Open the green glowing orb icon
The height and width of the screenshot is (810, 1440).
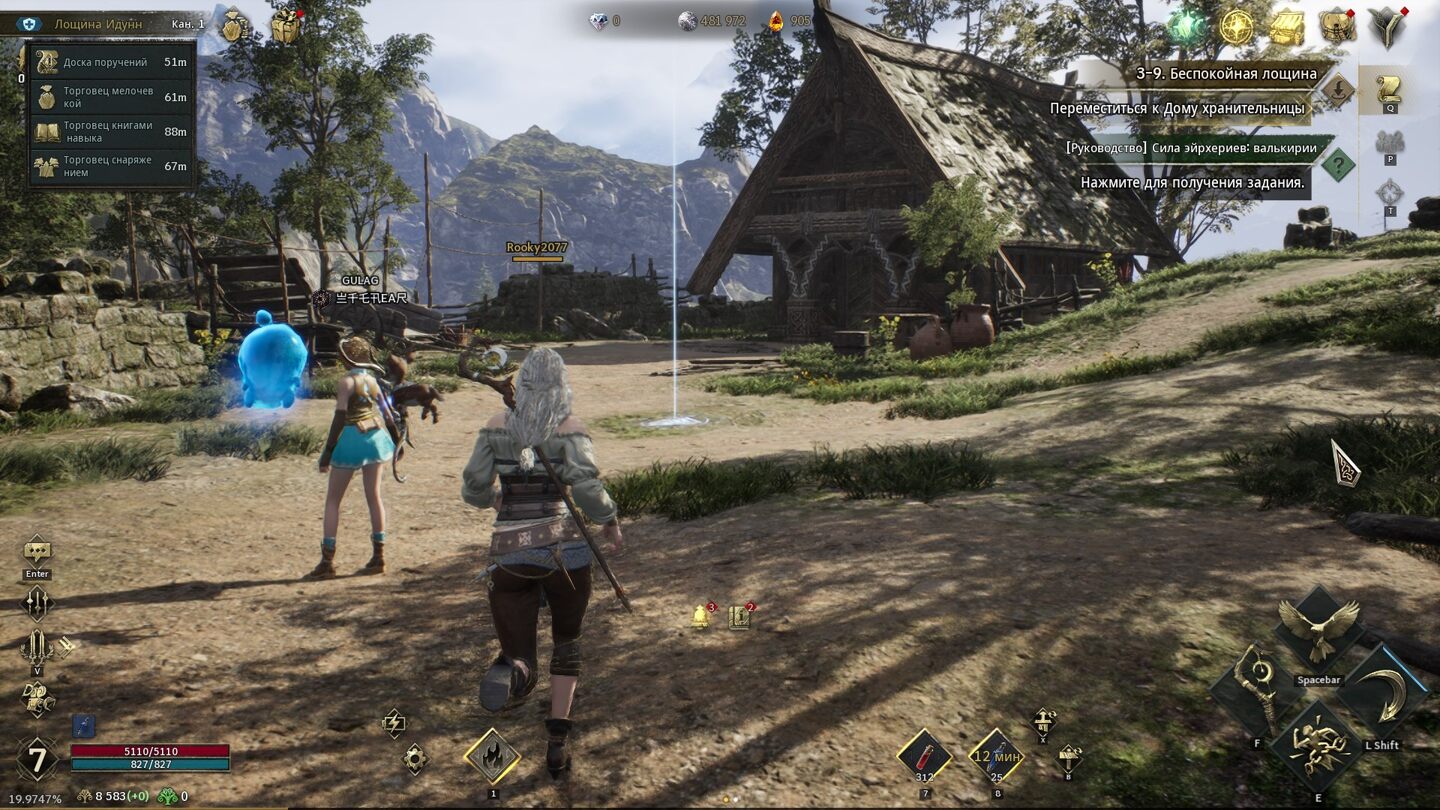point(1187,28)
